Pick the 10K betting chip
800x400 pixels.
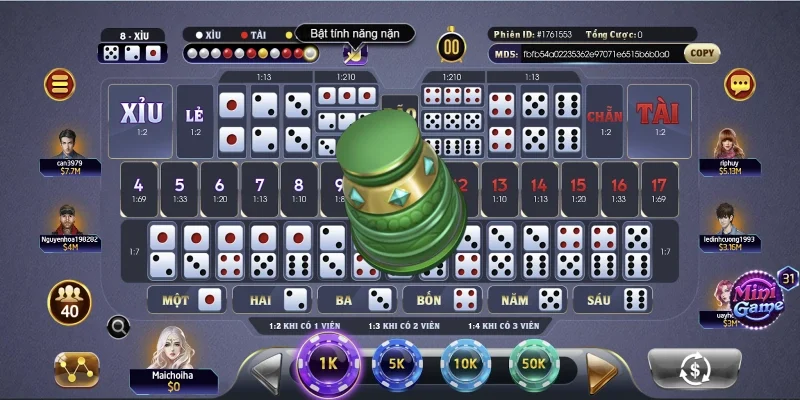coord(463,364)
